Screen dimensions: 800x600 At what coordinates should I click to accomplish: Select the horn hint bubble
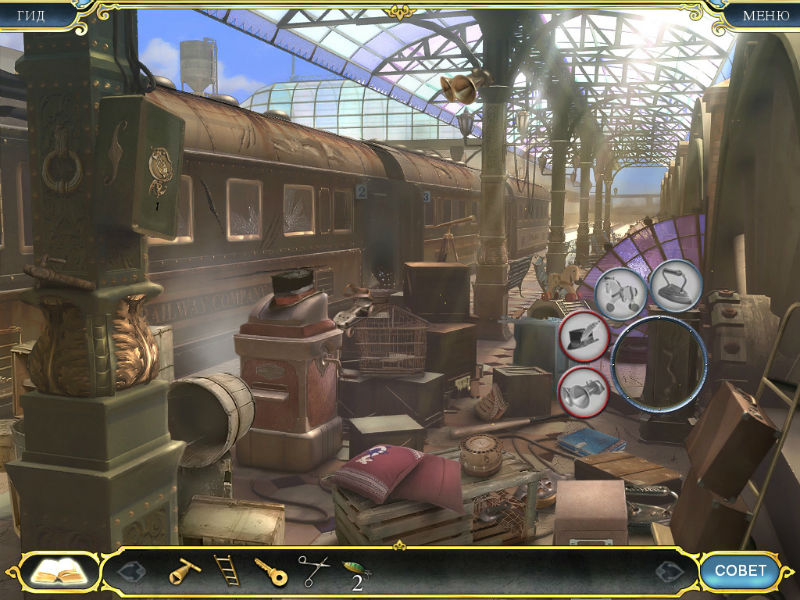pyautogui.click(x=583, y=391)
